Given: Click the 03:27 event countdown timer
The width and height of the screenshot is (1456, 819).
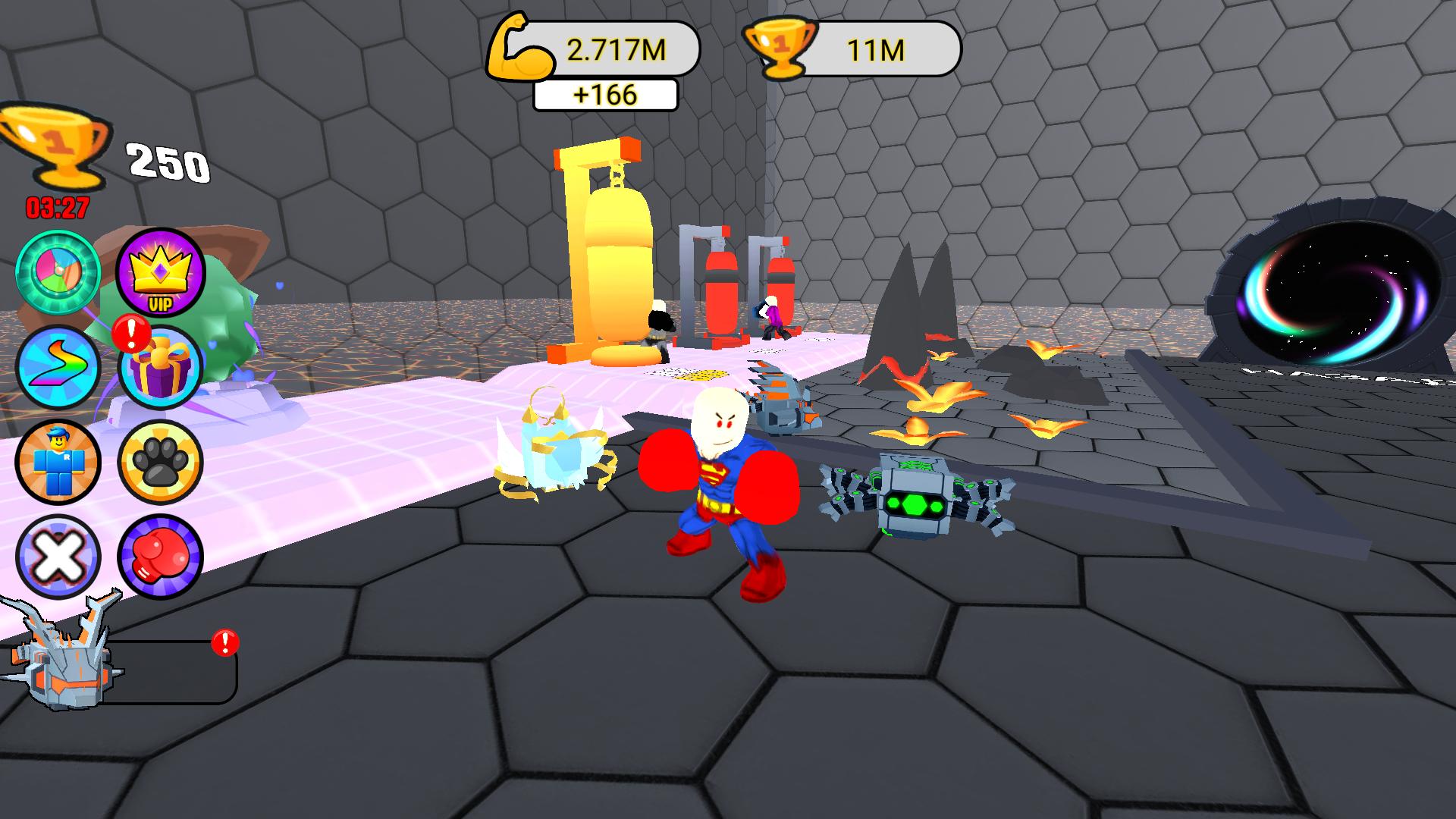Looking at the screenshot, I should tap(57, 205).
